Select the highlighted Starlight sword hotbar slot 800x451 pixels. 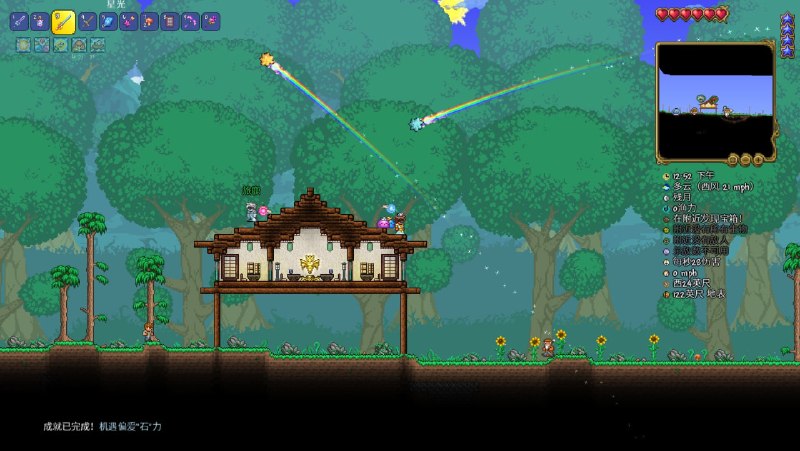(x=63, y=21)
